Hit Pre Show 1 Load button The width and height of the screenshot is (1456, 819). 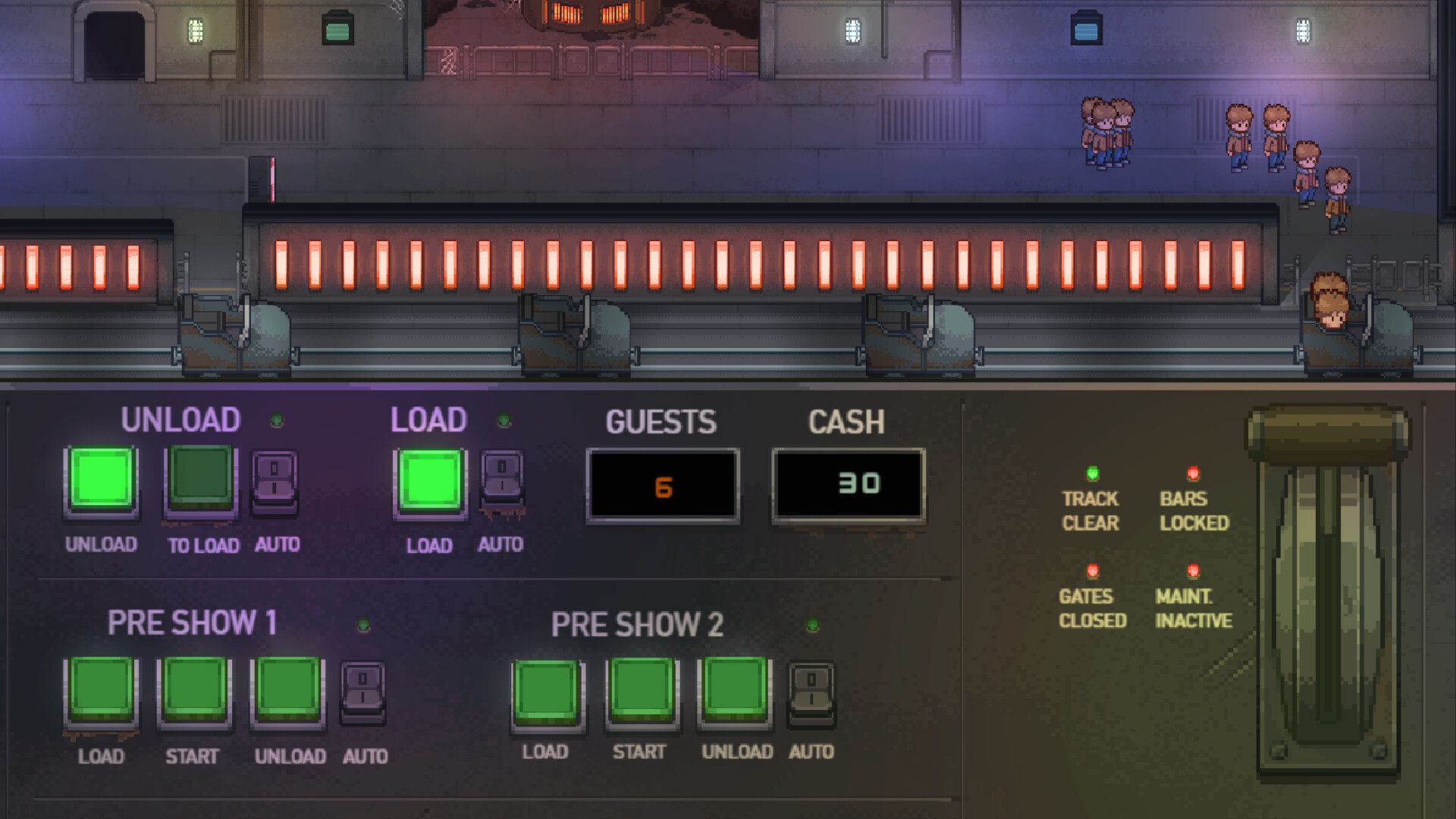[x=101, y=689]
